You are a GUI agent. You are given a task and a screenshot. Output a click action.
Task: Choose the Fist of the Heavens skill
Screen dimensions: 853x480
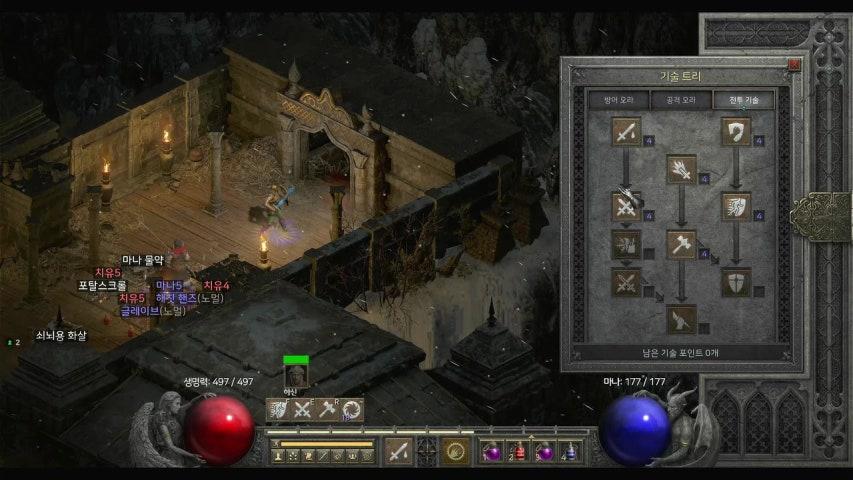681,319
